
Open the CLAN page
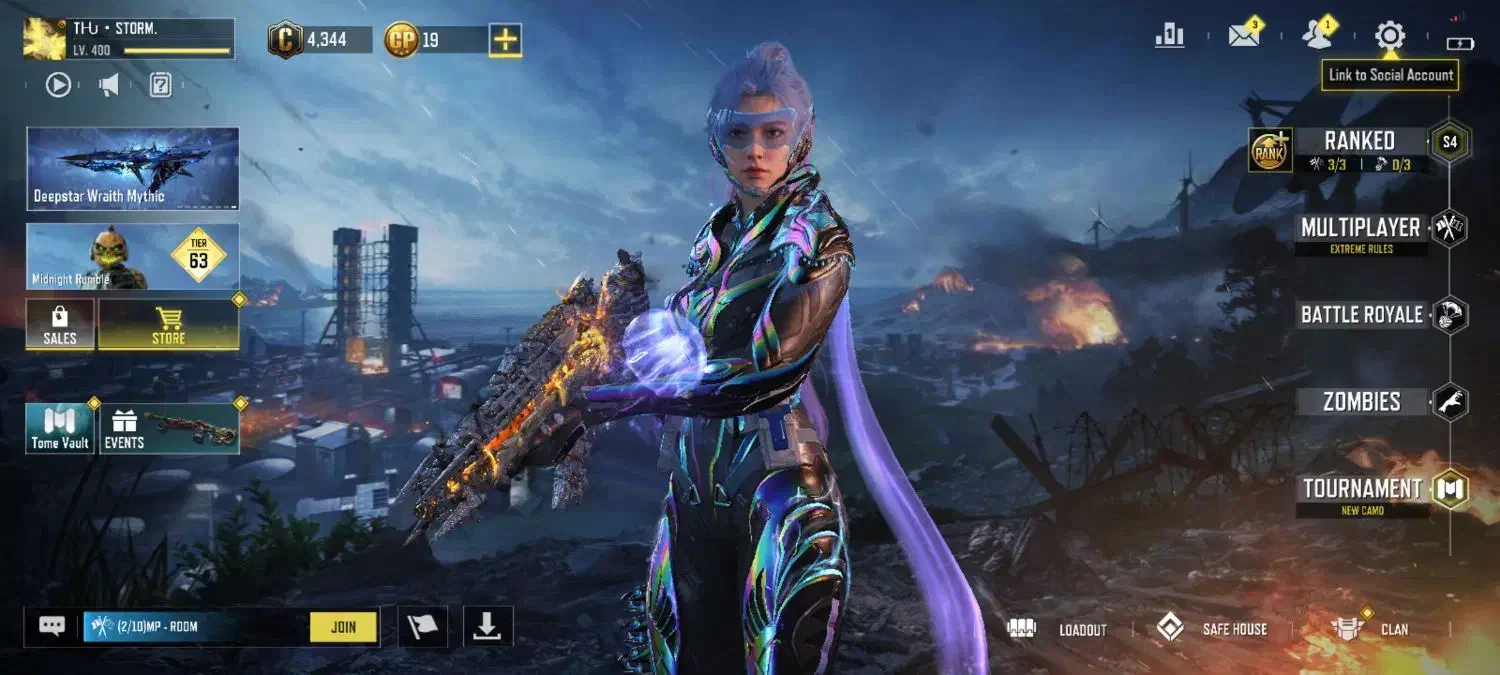[x=1372, y=629]
